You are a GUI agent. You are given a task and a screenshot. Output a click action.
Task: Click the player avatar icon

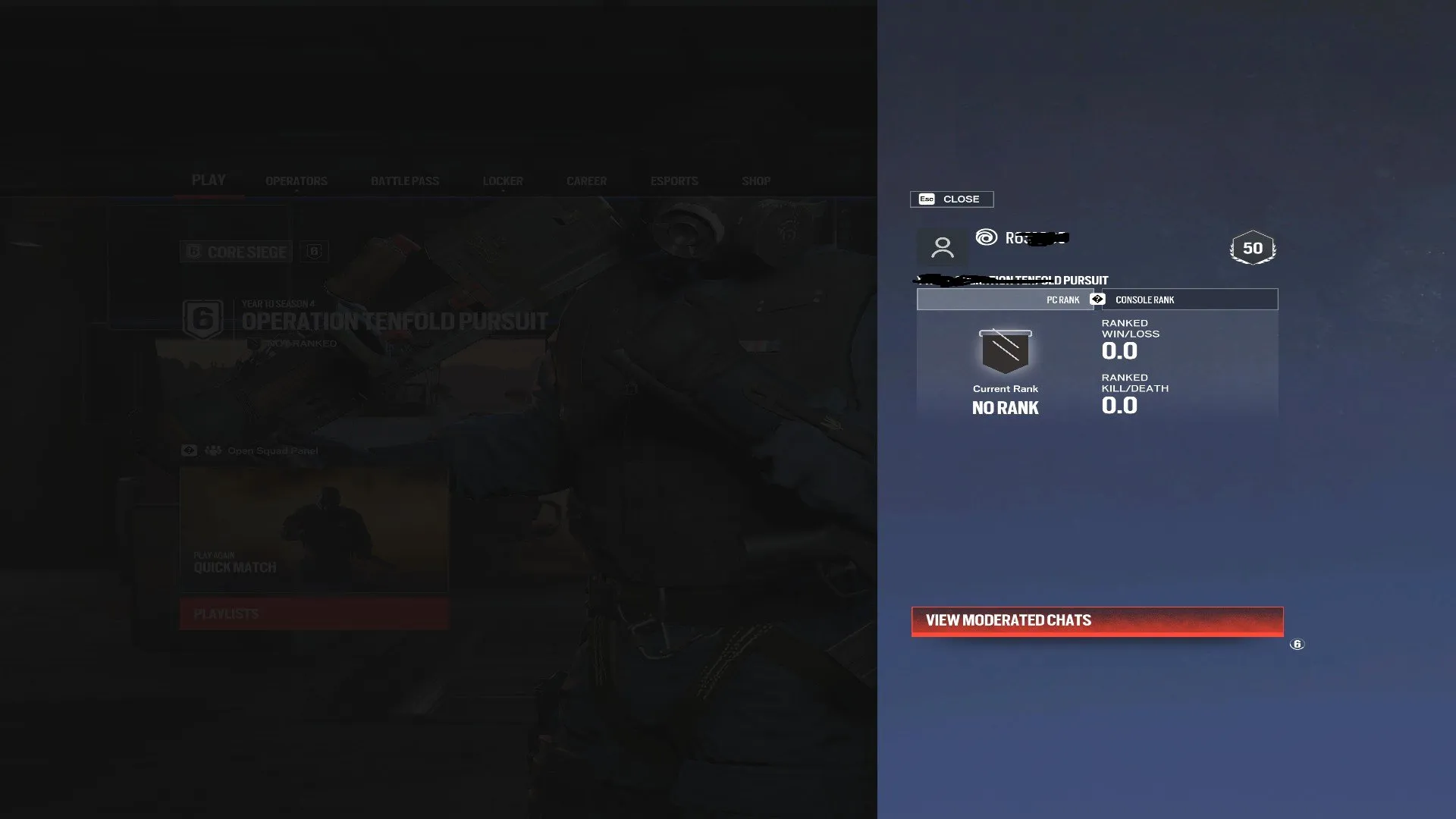pos(943,248)
